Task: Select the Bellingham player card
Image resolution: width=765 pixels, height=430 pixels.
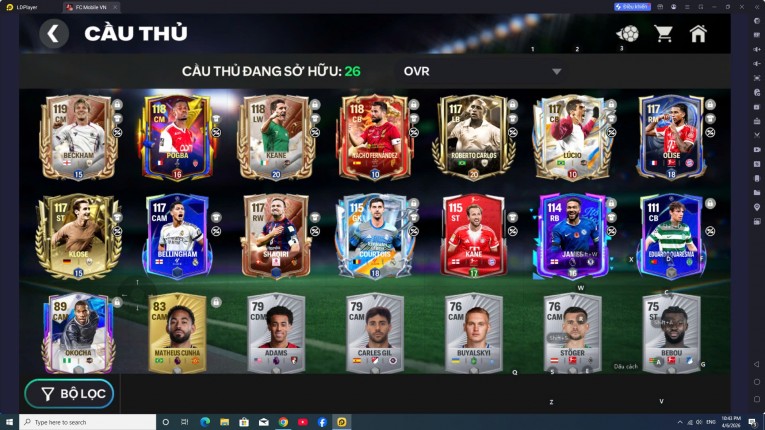Action: [x=177, y=235]
